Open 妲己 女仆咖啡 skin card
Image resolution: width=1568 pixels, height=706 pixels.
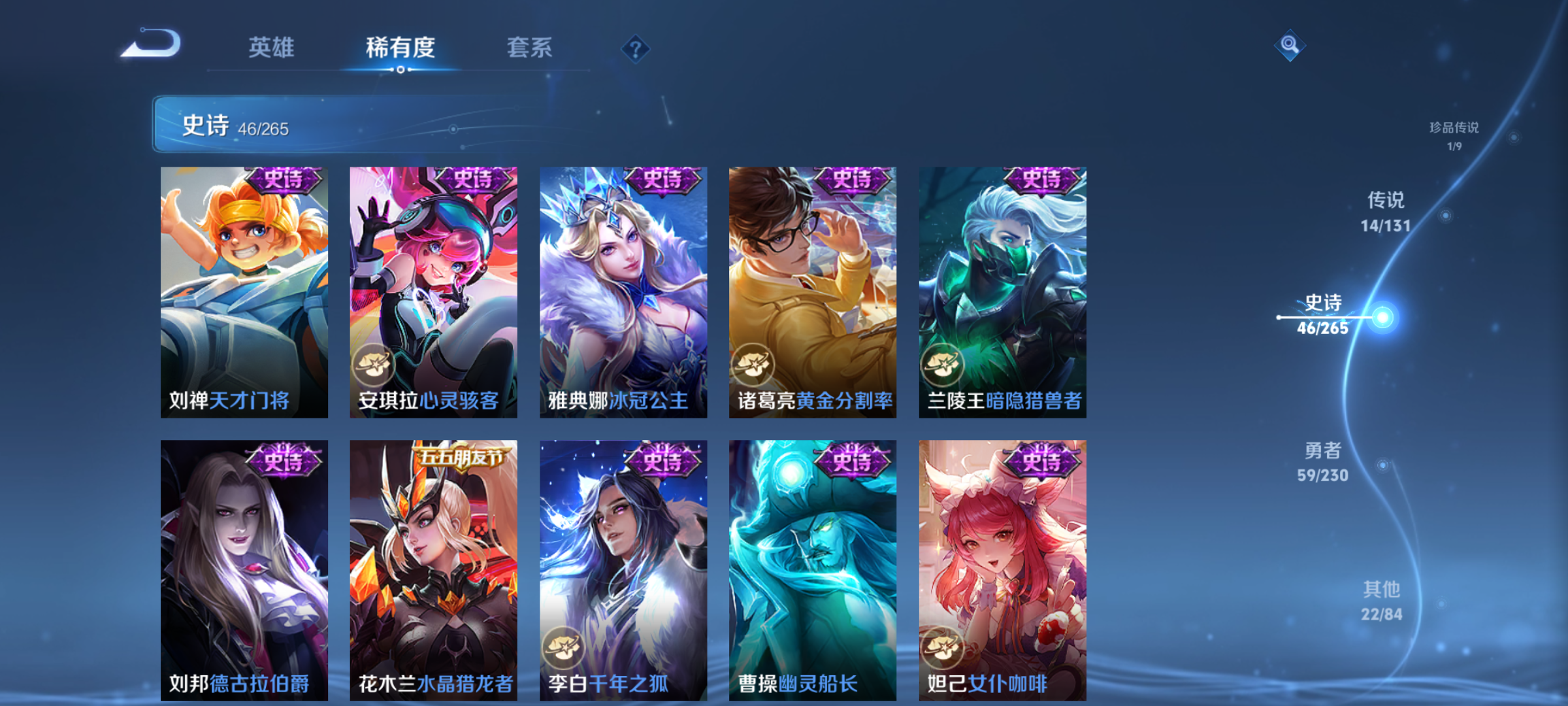point(1002,570)
